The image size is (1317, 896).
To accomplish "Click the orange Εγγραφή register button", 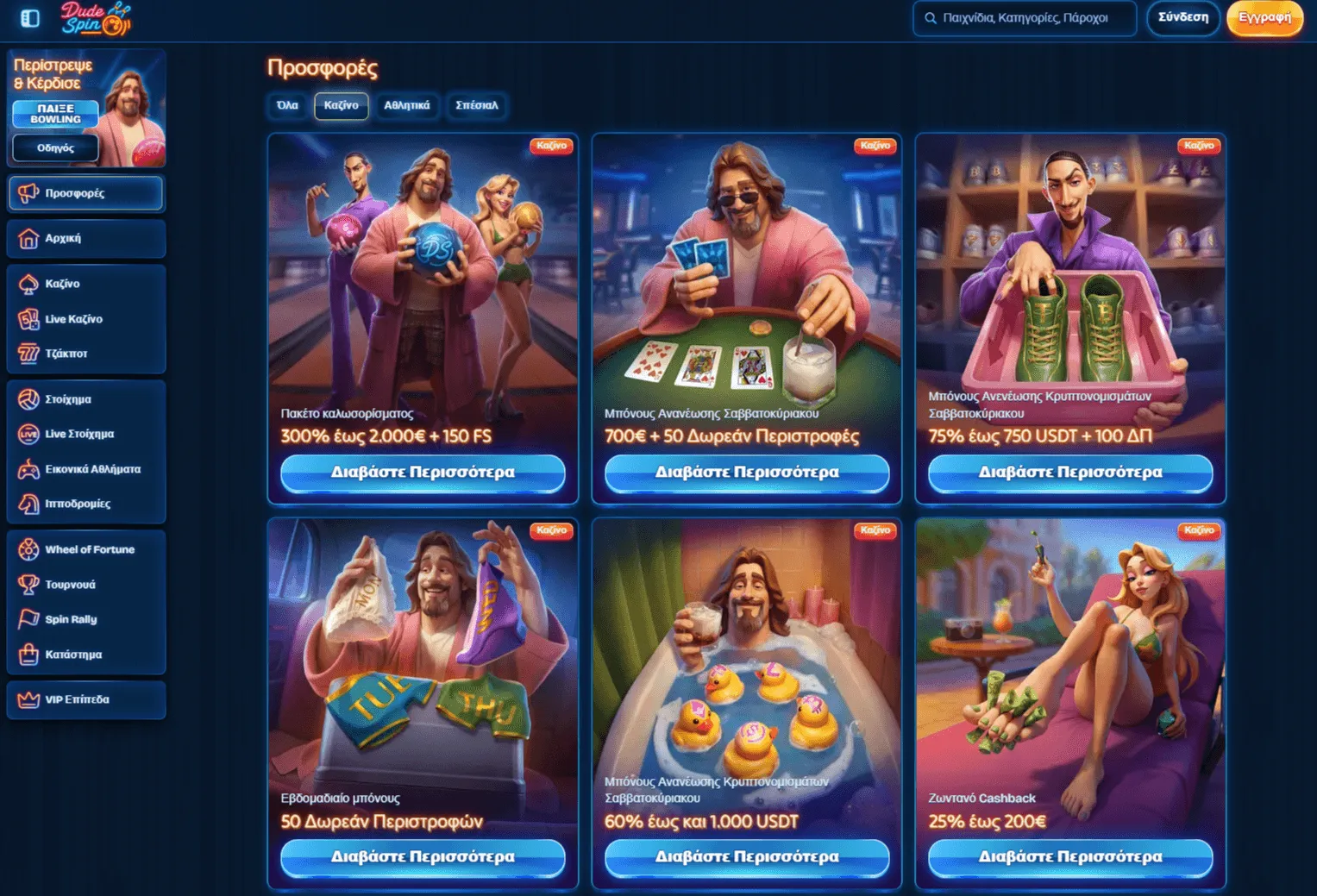I will point(1264,18).
